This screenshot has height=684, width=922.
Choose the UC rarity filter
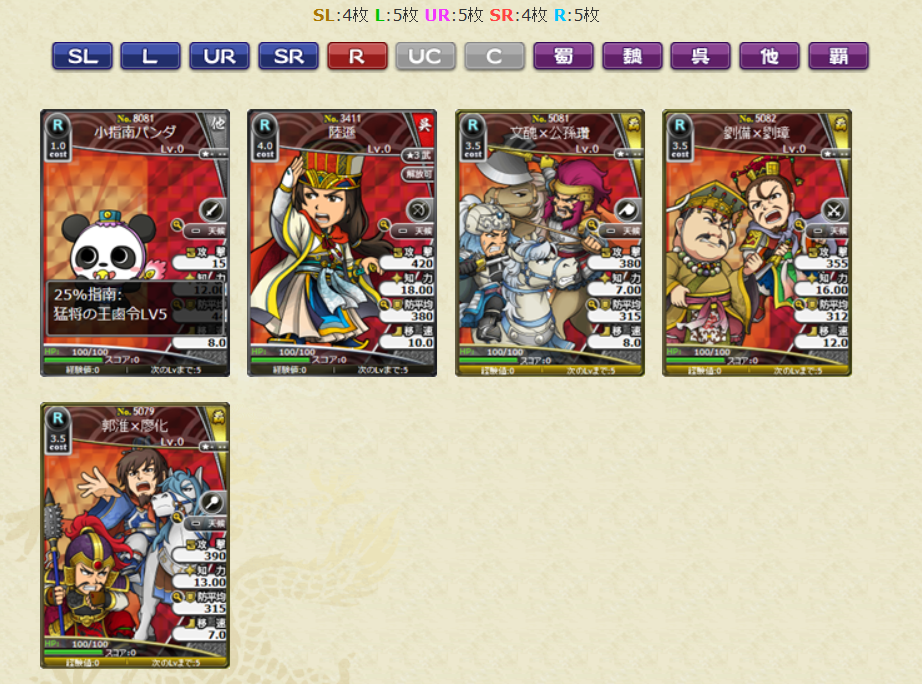pyautogui.click(x=425, y=56)
